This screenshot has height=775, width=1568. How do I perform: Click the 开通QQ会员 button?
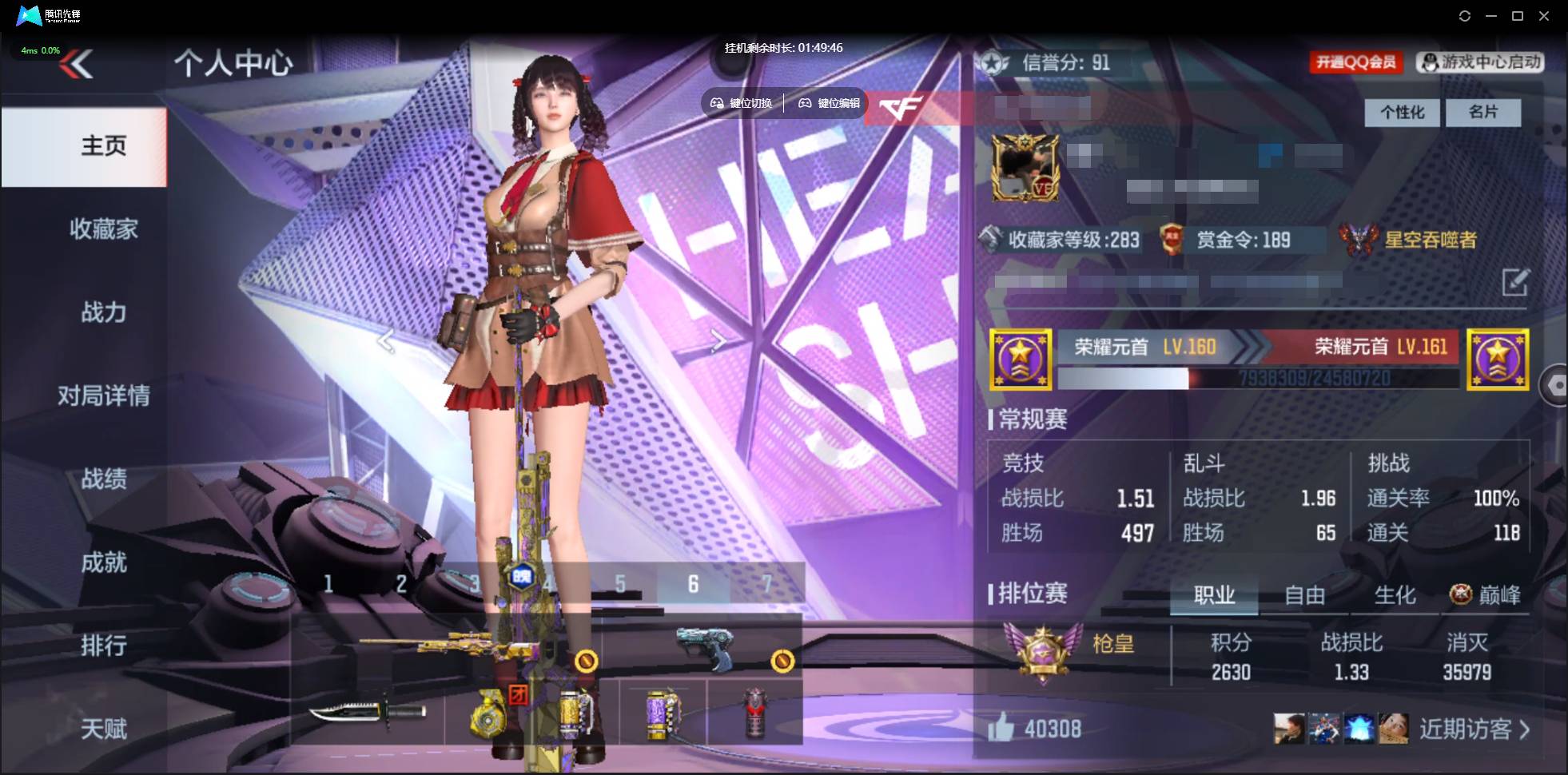[x=1357, y=62]
